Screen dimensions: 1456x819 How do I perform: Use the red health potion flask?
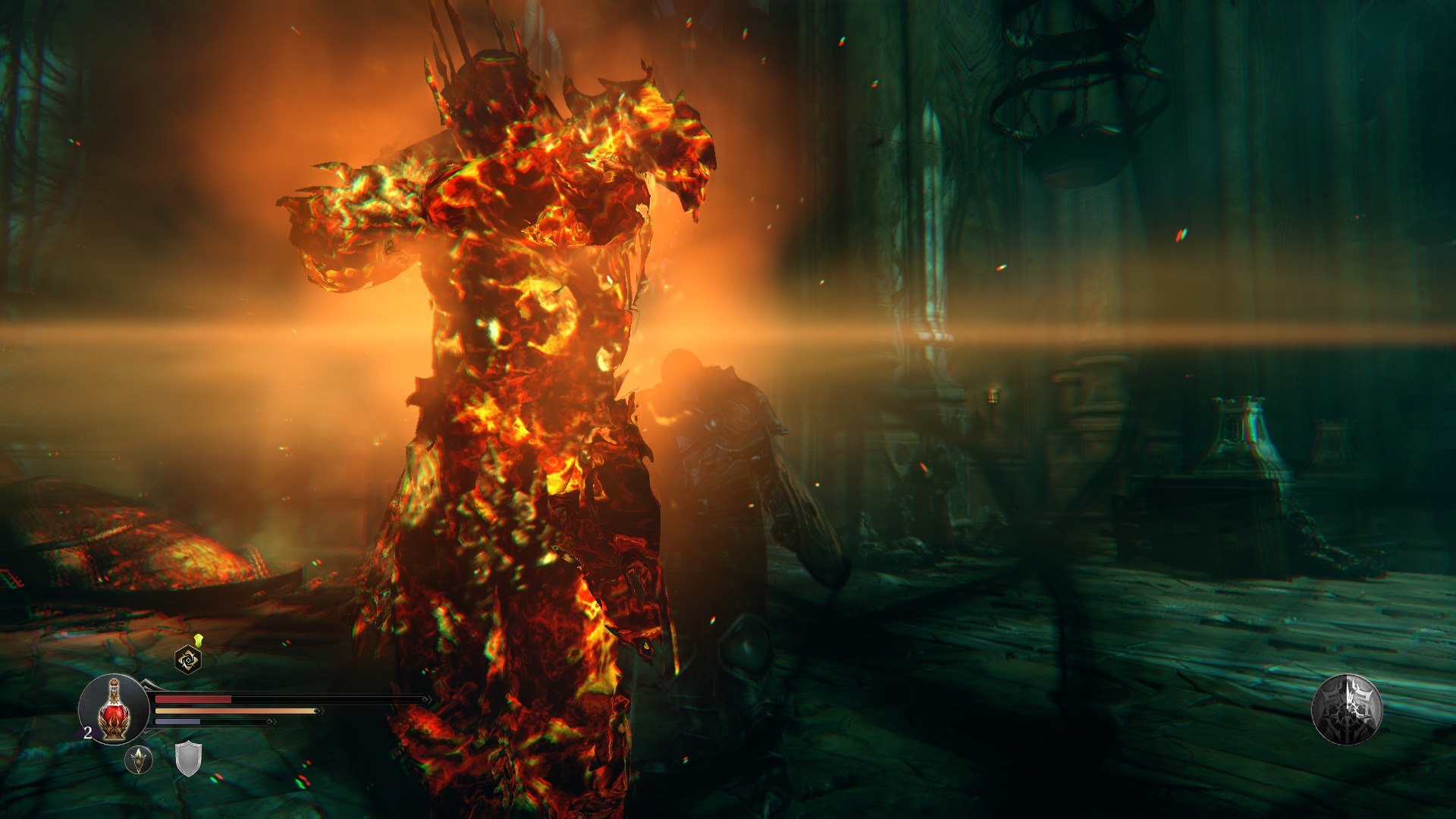114,710
